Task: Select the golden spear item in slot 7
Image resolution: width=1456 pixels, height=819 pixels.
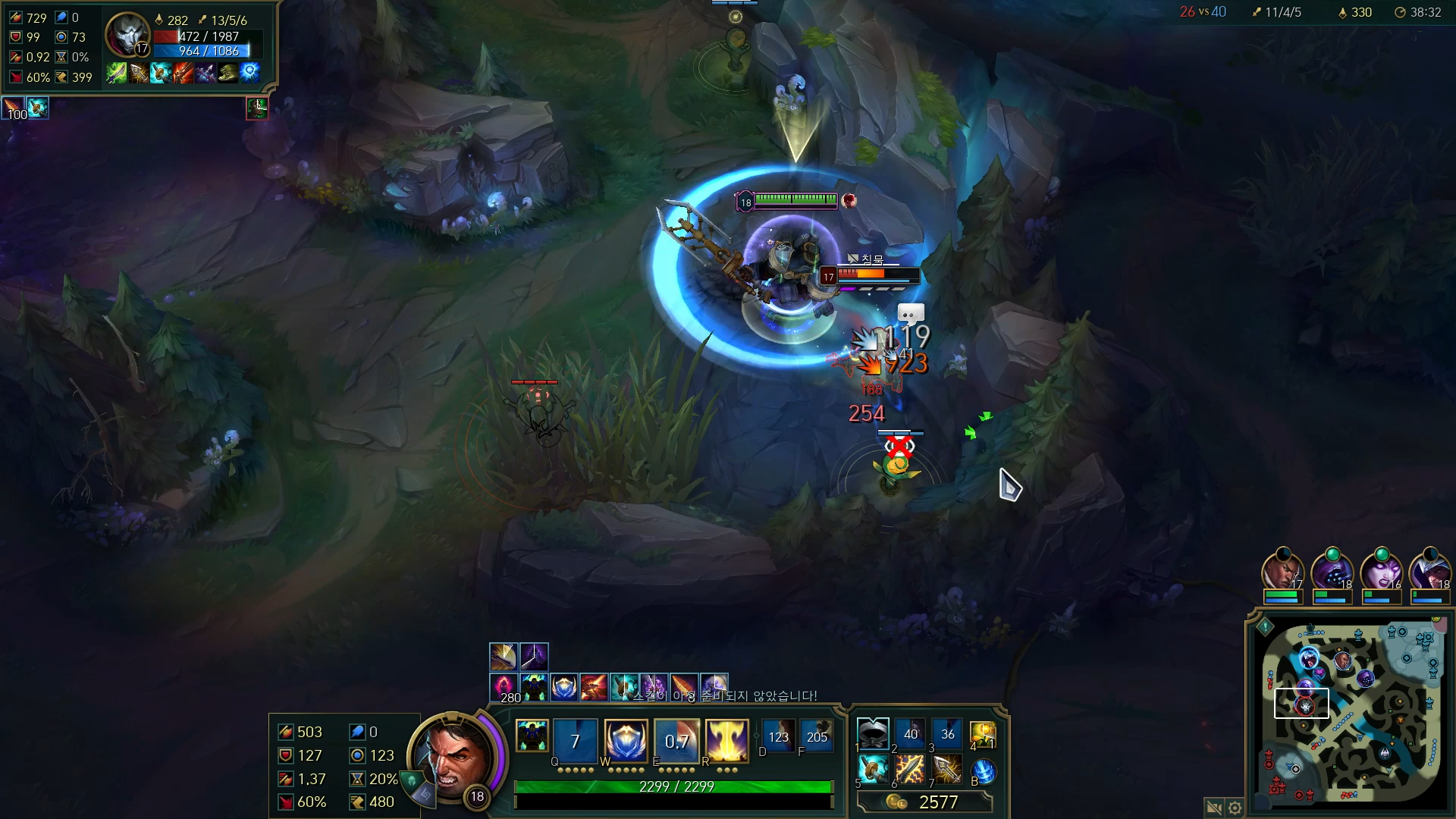Action: click(x=946, y=770)
